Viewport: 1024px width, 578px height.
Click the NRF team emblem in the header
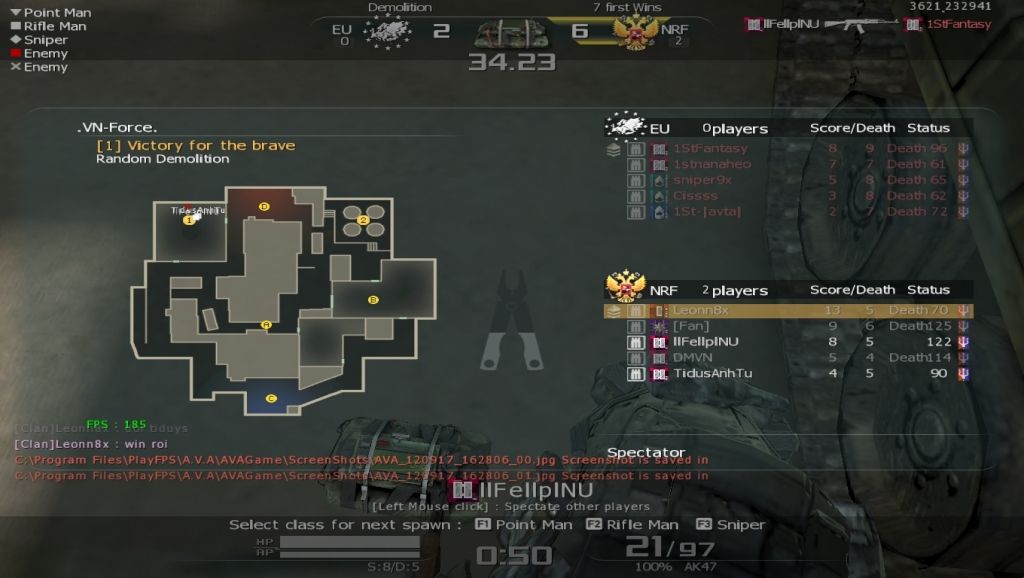[635, 32]
